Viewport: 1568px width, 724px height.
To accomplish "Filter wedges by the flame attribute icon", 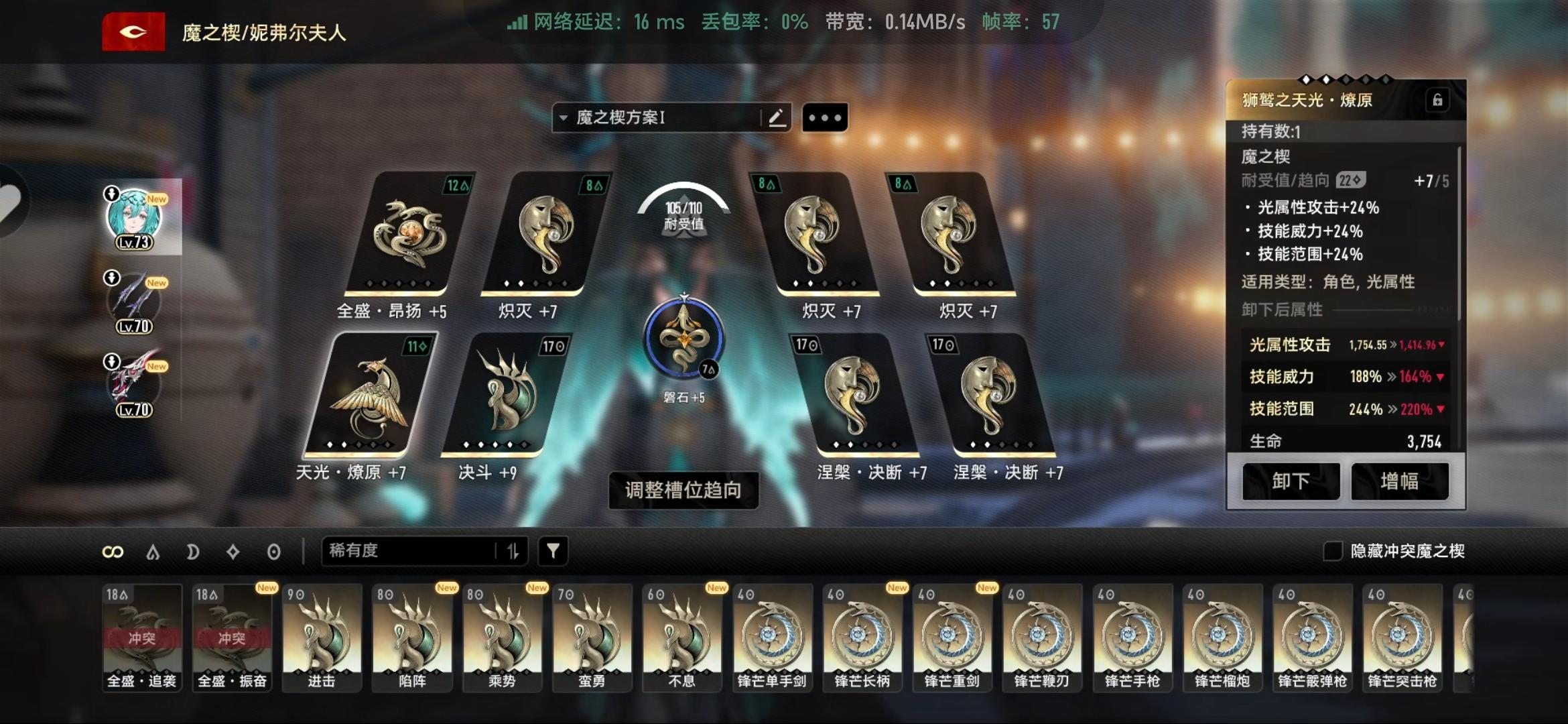I will click(153, 551).
